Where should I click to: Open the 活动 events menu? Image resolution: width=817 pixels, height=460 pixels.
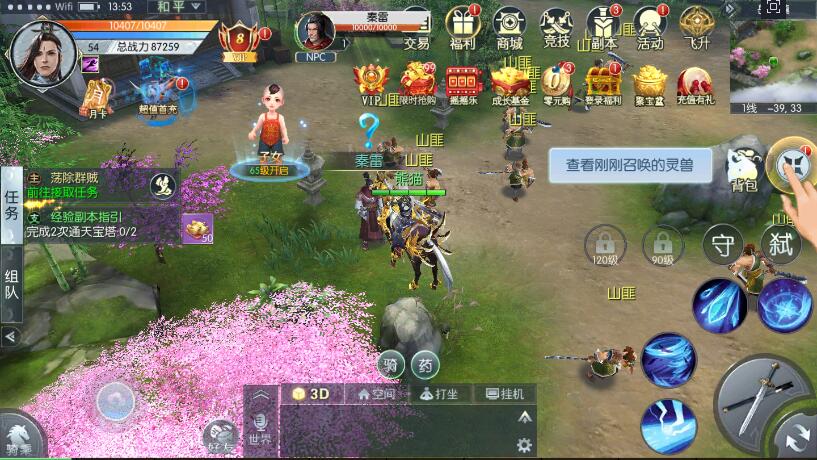(x=650, y=27)
